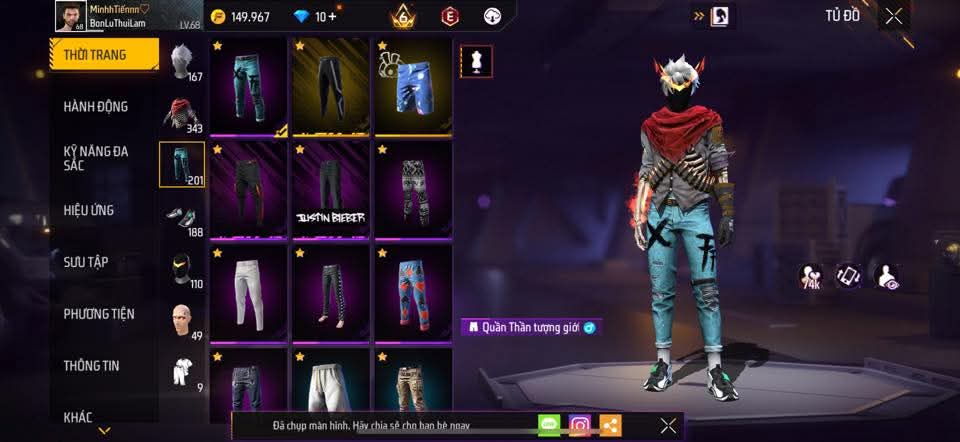Switch to the HÀNH ĐỘNG tab
Image resolution: width=960 pixels, height=442 pixels.
(96, 107)
